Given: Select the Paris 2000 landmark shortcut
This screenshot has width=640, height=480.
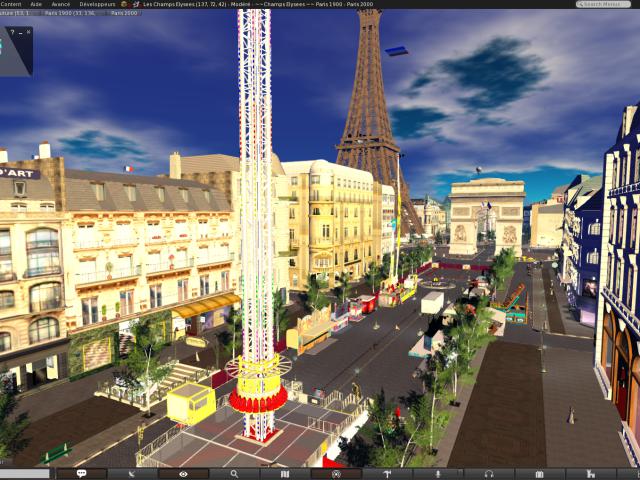Looking at the screenshot, I should pyautogui.click(x=125, y=13).
